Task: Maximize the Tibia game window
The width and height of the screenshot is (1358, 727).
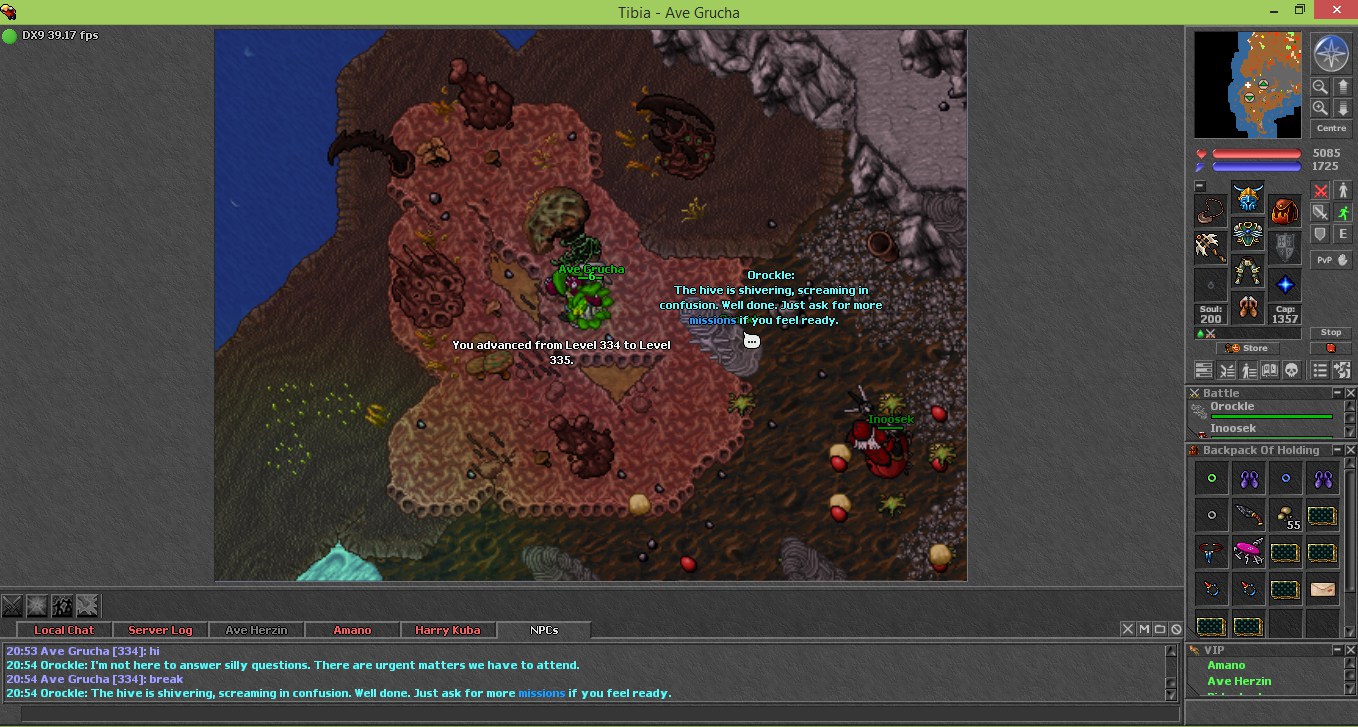Action: pos(1300,9)
